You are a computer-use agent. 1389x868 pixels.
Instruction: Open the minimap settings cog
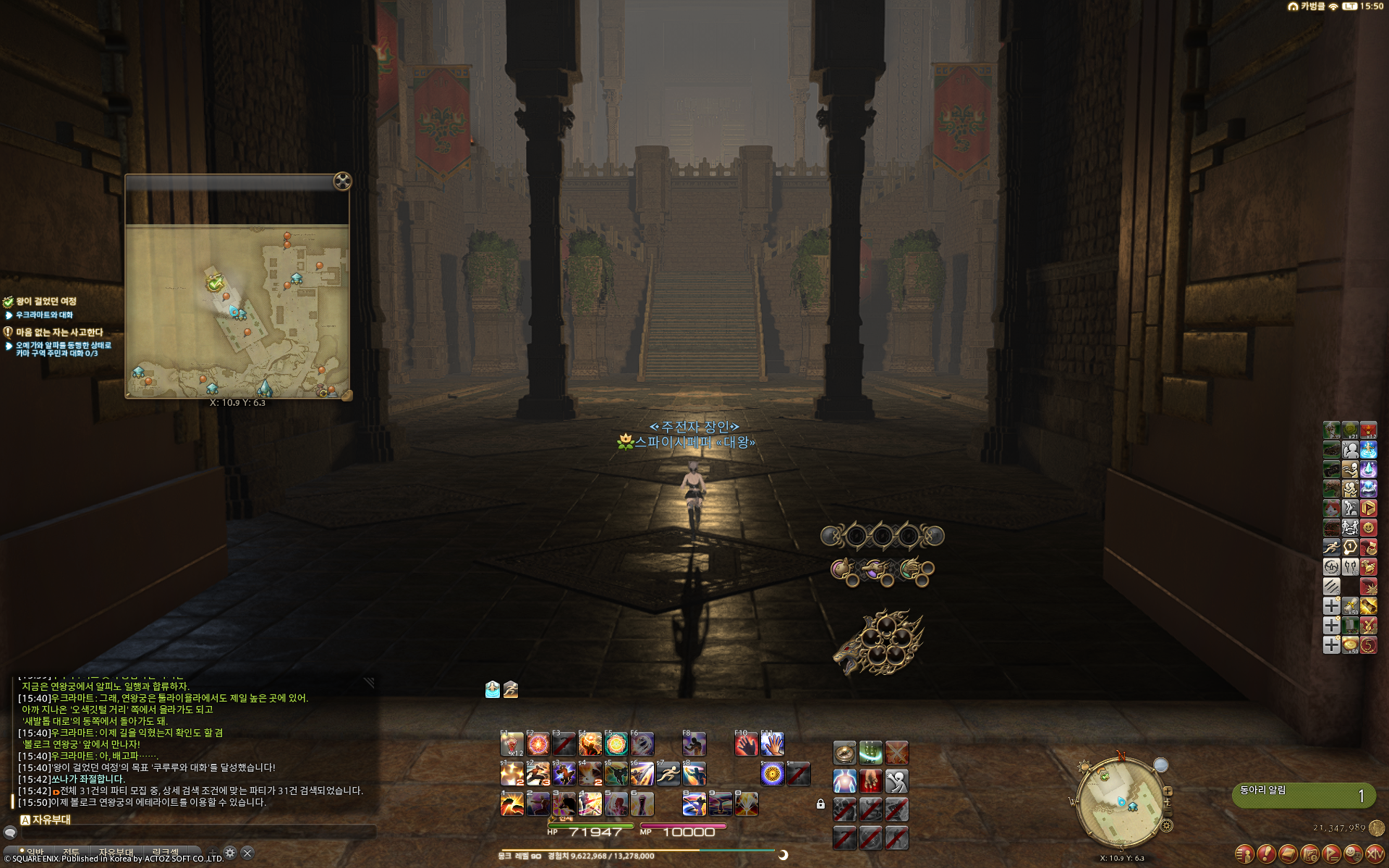(x=1166, y=825)
